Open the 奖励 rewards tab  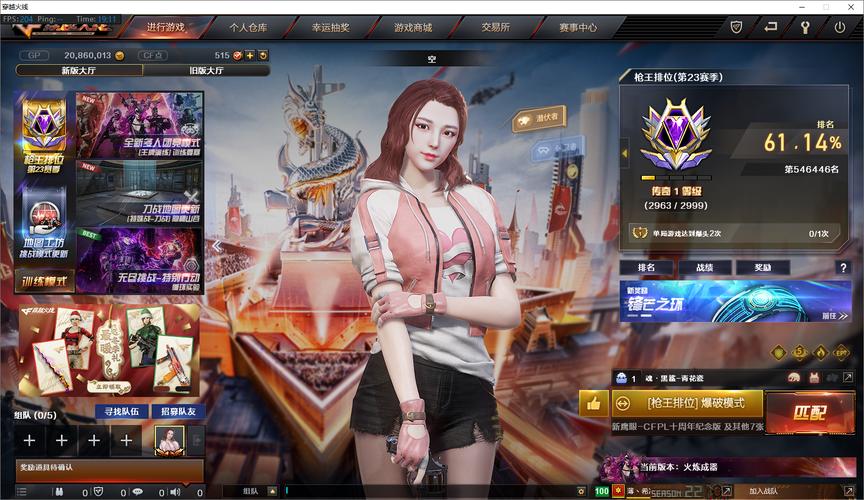click(762, 268)
